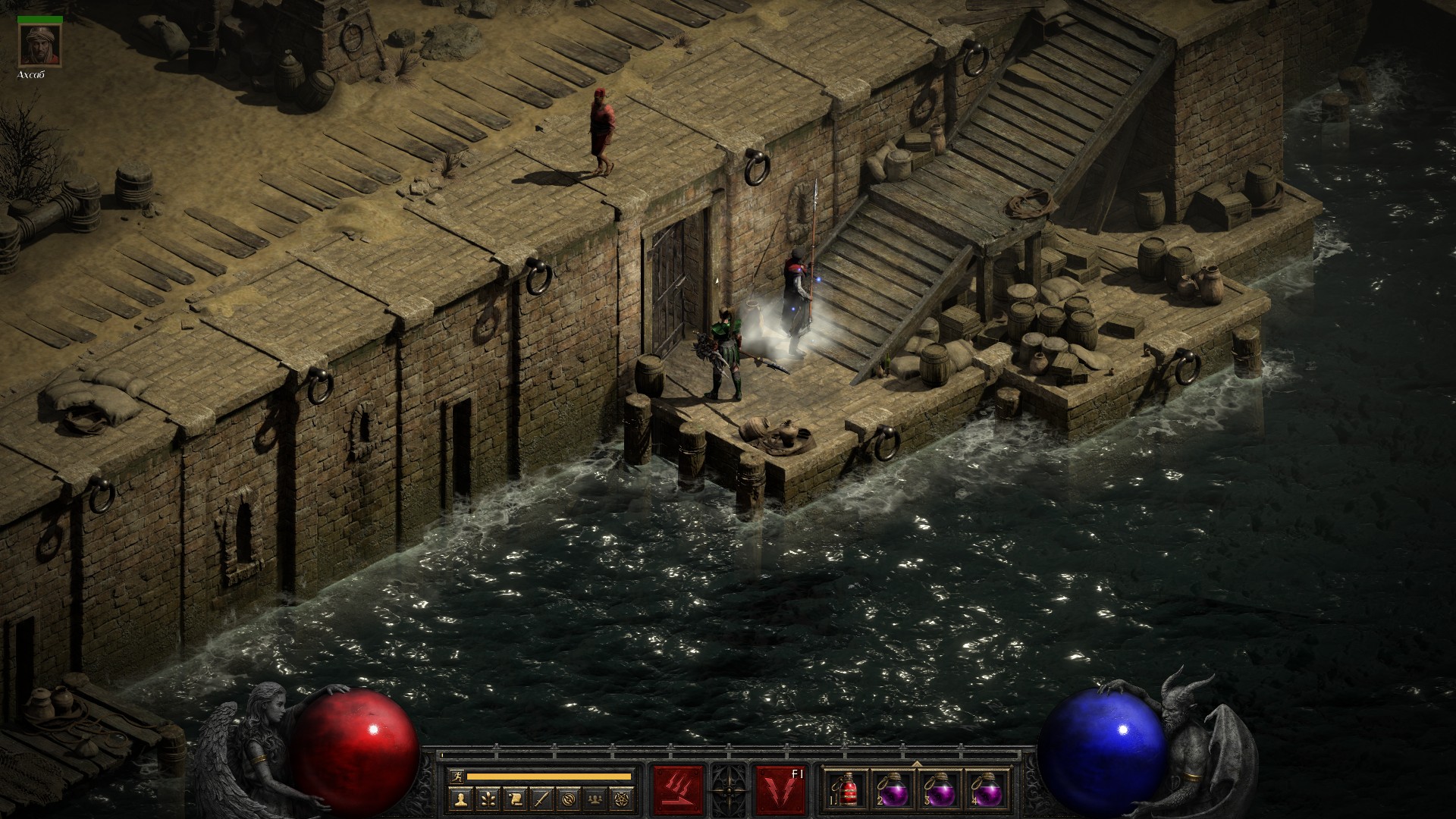
Task: Use the purple potion in belt slot 2
Action: coord(894,790)
